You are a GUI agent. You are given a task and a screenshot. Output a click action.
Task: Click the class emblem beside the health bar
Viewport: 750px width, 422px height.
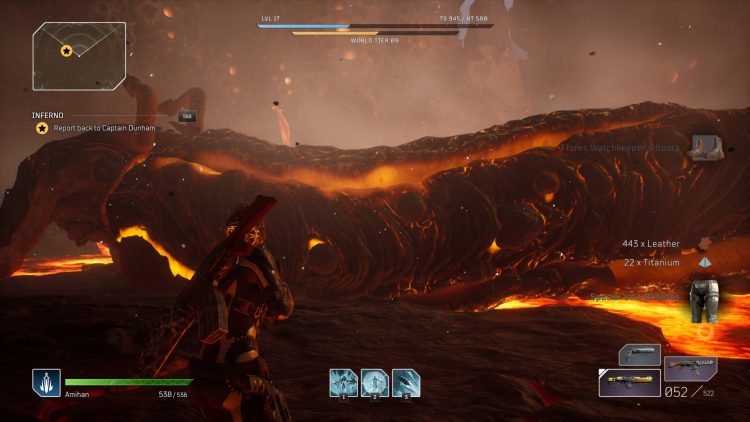pos(46,383)
